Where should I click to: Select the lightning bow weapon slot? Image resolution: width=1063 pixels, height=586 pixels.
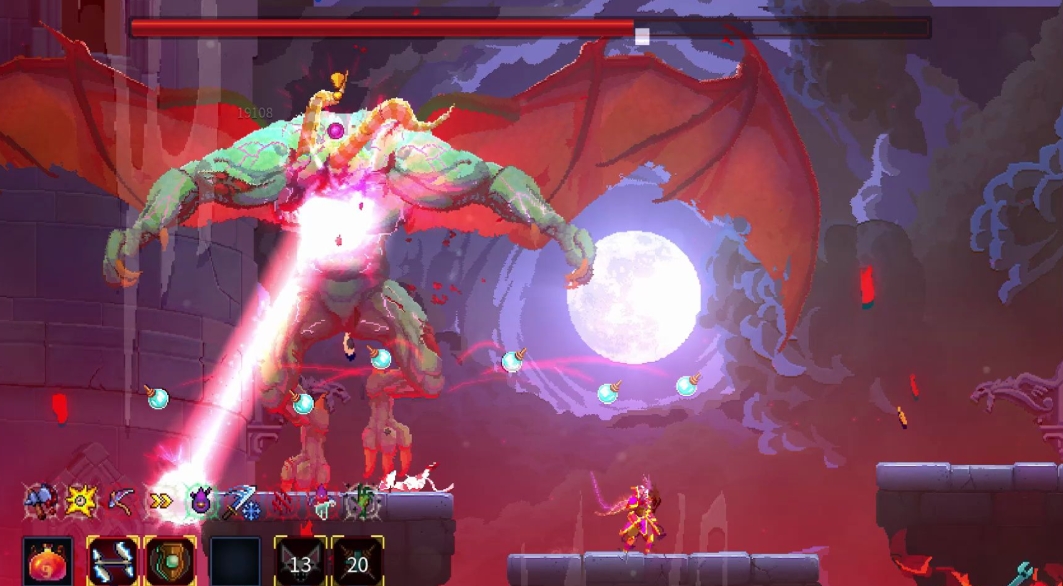coord(111,562)
